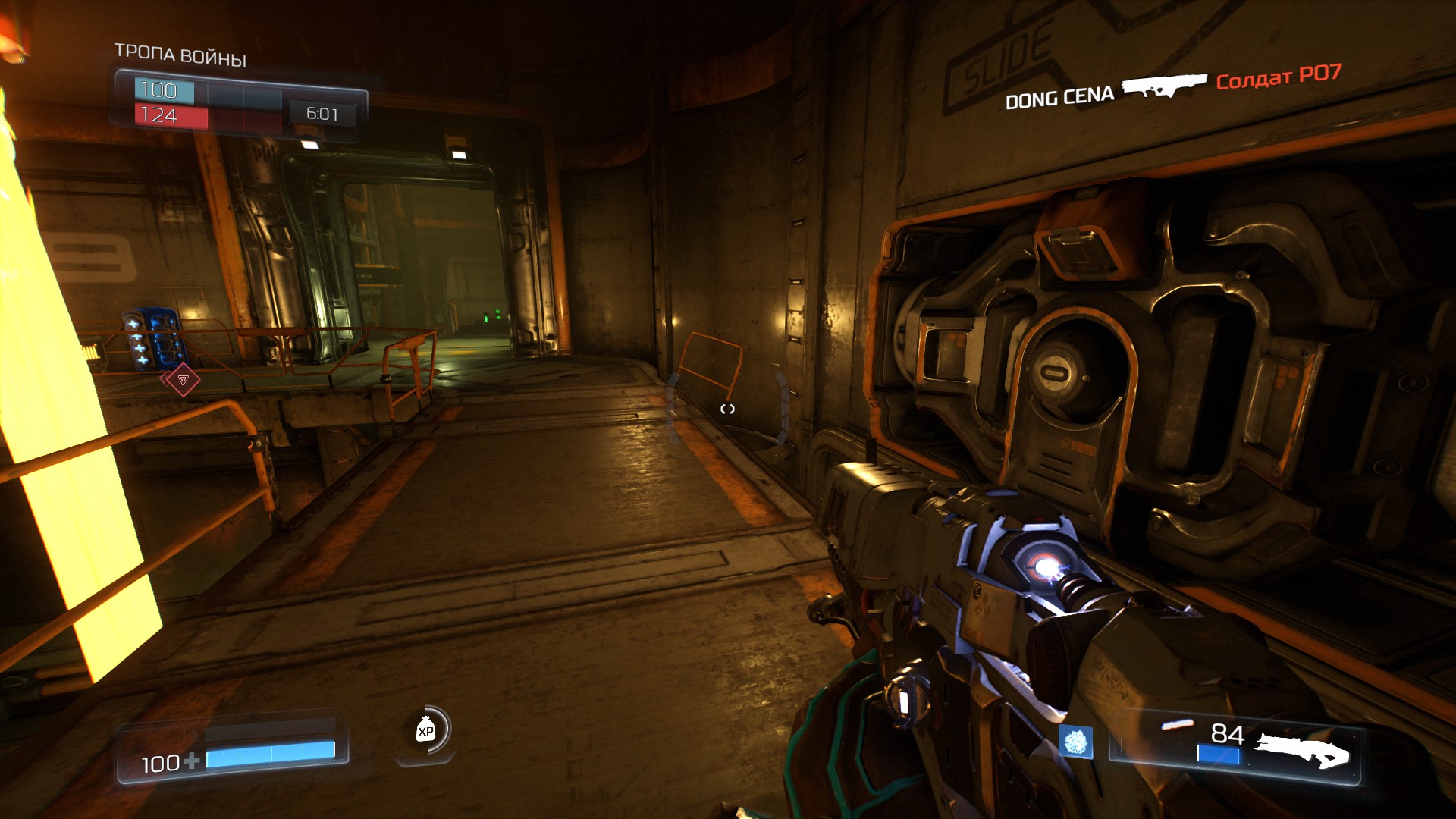
Task: Activate the blue equipment item icon
Action: 1076,742
